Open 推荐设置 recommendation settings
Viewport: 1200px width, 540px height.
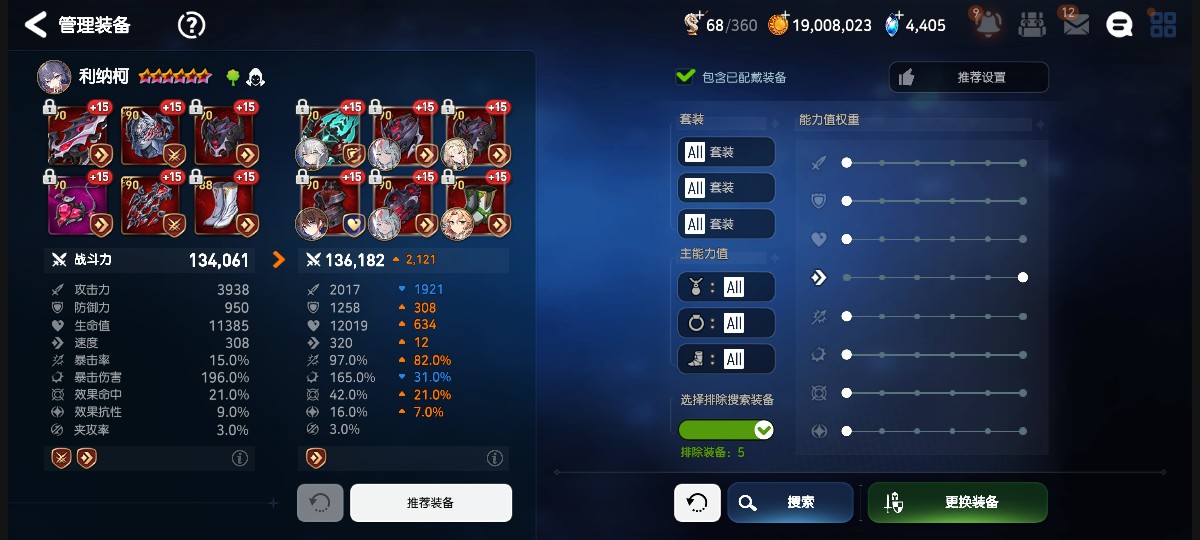(968, 77)
